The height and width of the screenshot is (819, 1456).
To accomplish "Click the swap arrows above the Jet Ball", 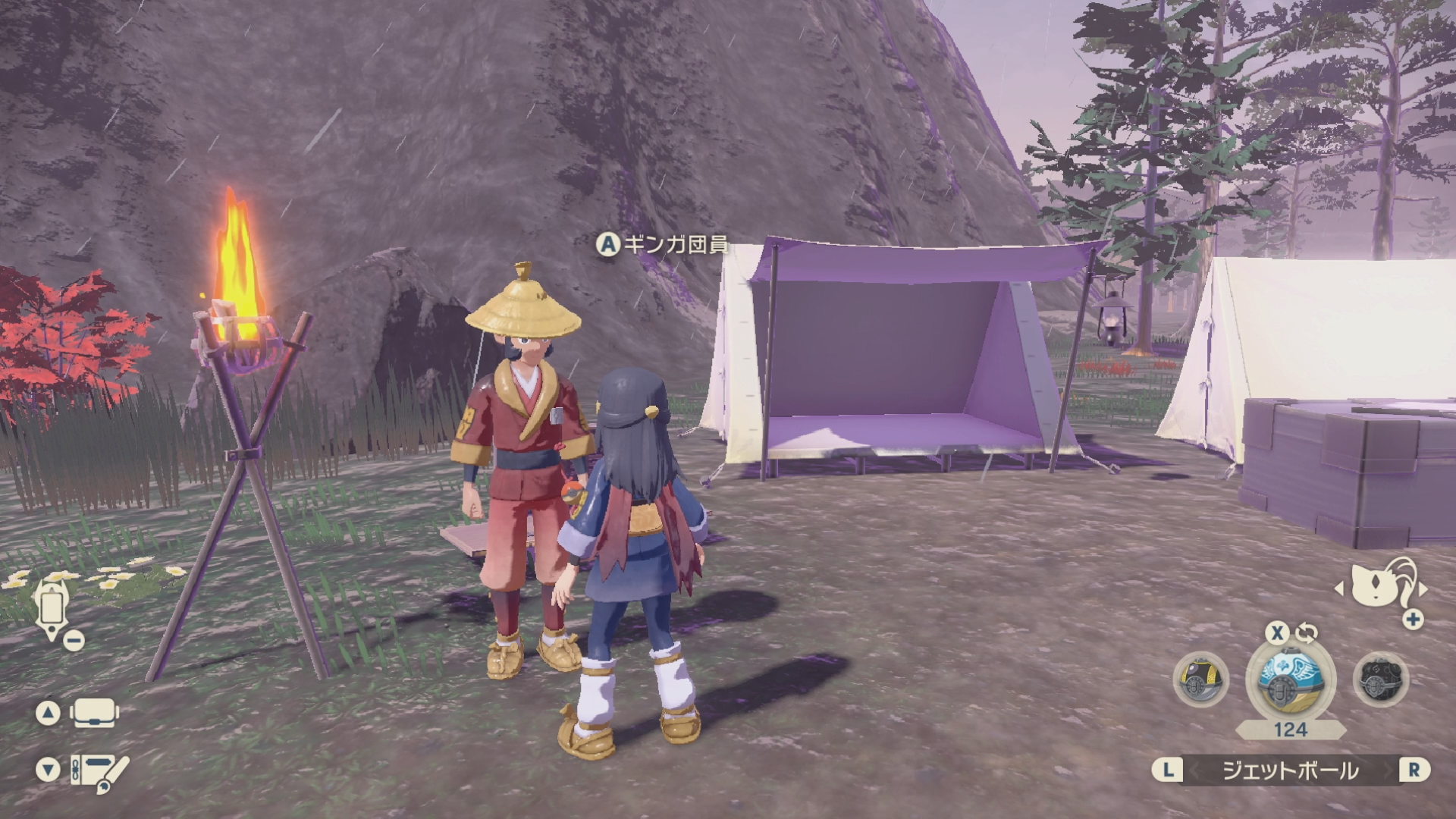I will click(1306, 633).
